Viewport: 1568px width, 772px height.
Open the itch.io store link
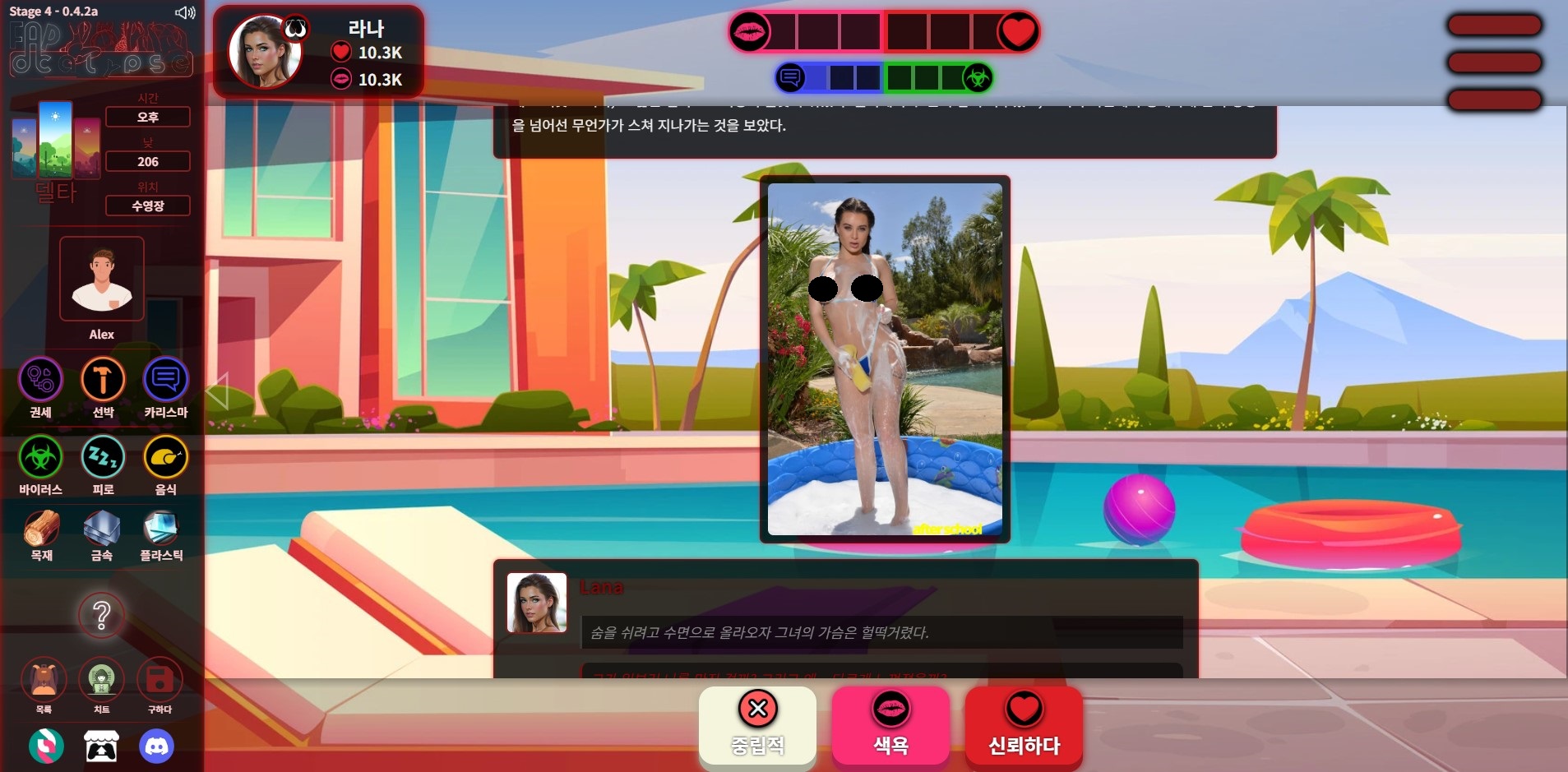[101, 747]
